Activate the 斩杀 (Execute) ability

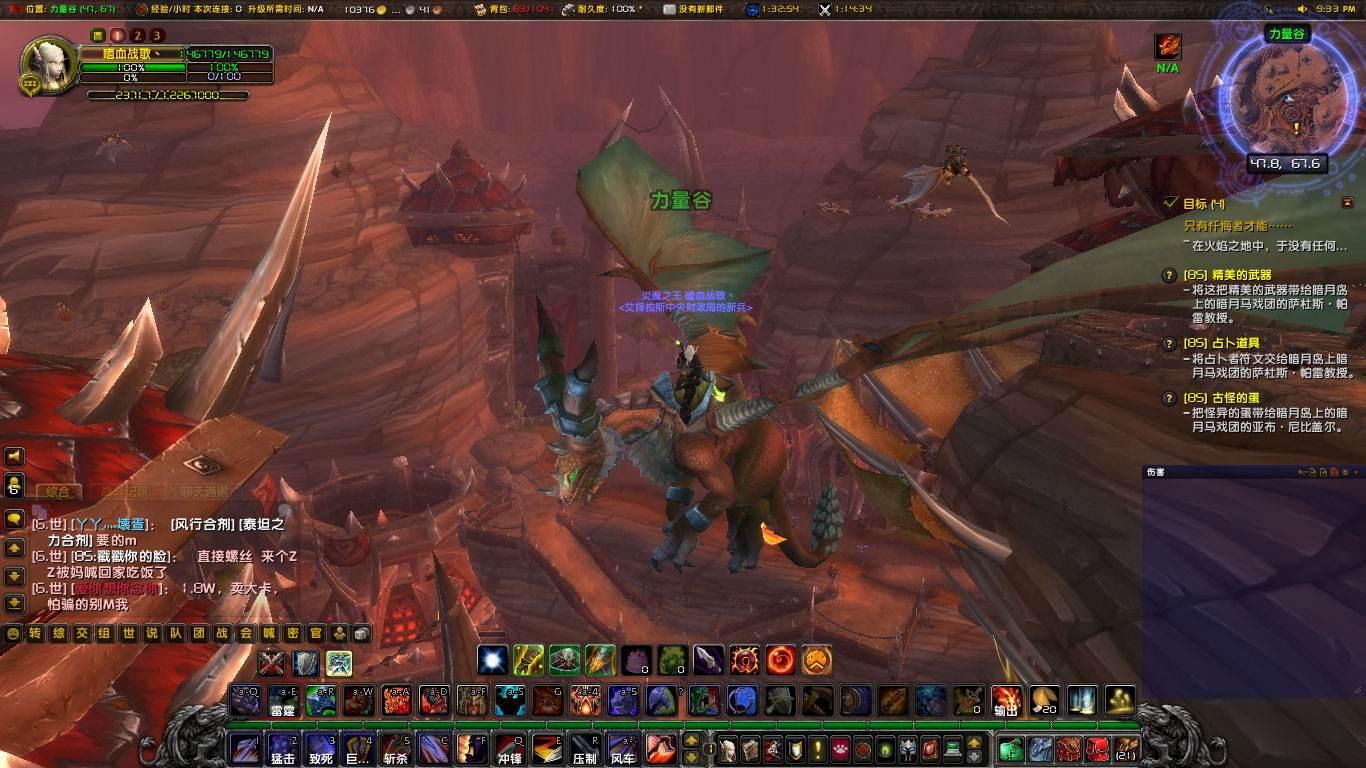(x=396, y=748)
